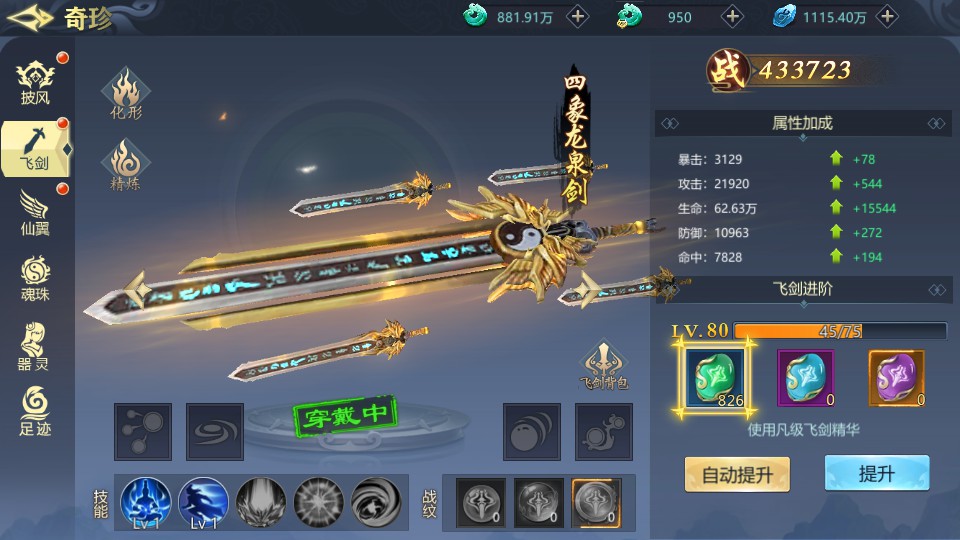Select the 飞剑 flying sword tab
This screenshot has width=960, height=540.
35,147
